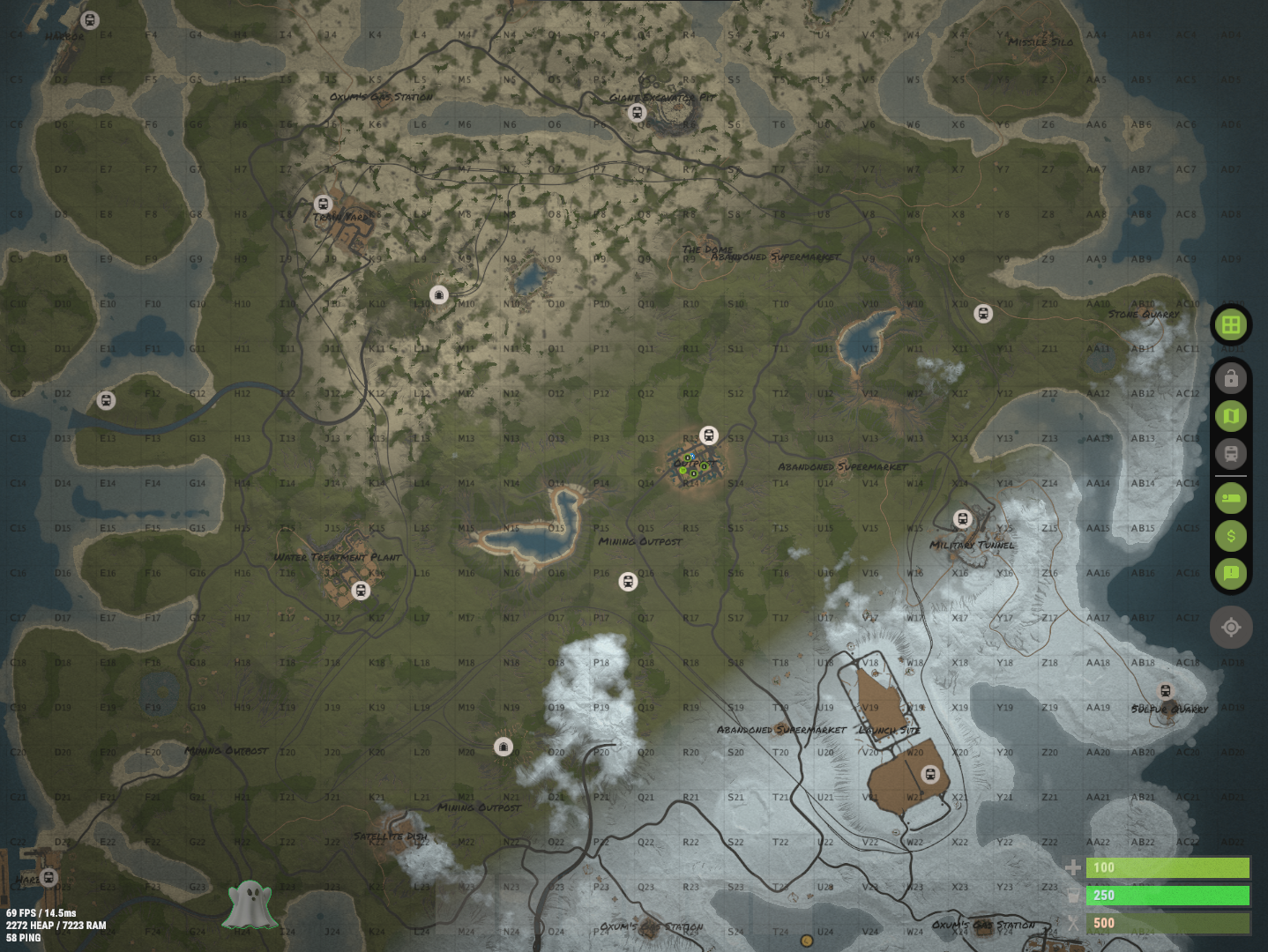Open the dollar sign shop icon

coord(1231,536)
